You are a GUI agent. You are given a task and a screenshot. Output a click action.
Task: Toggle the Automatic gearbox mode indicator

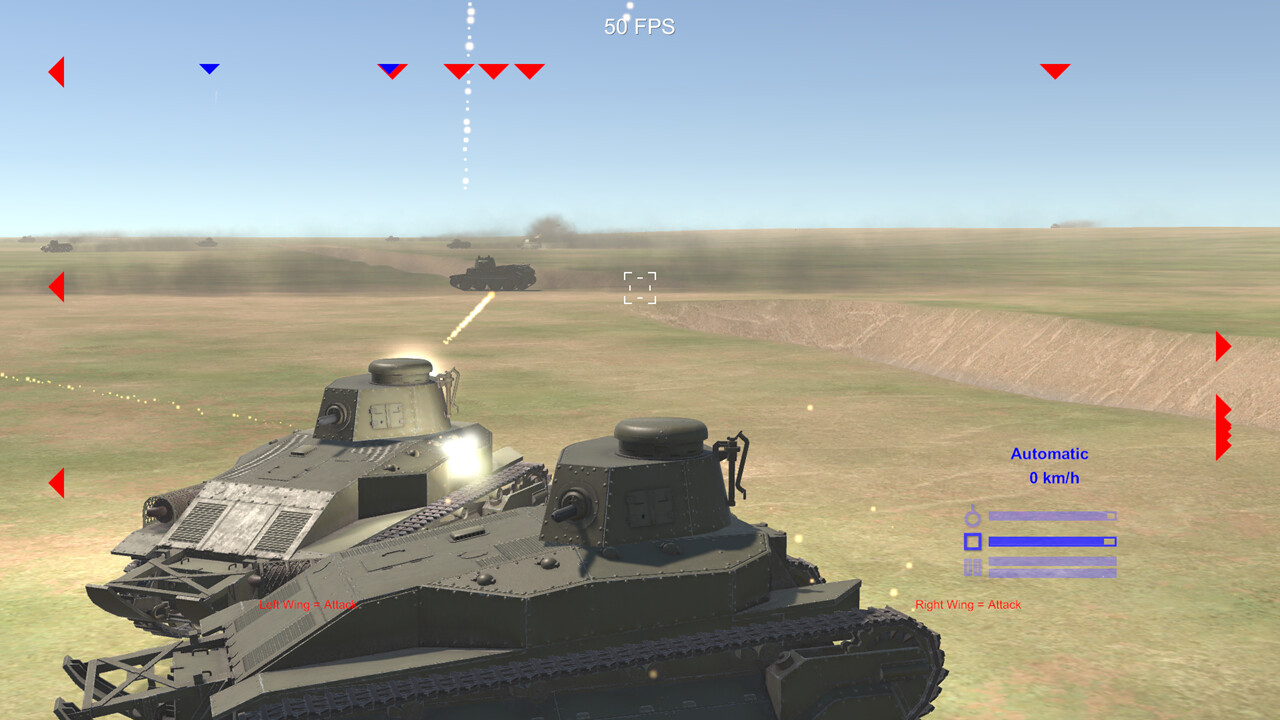click(1047, 453)
